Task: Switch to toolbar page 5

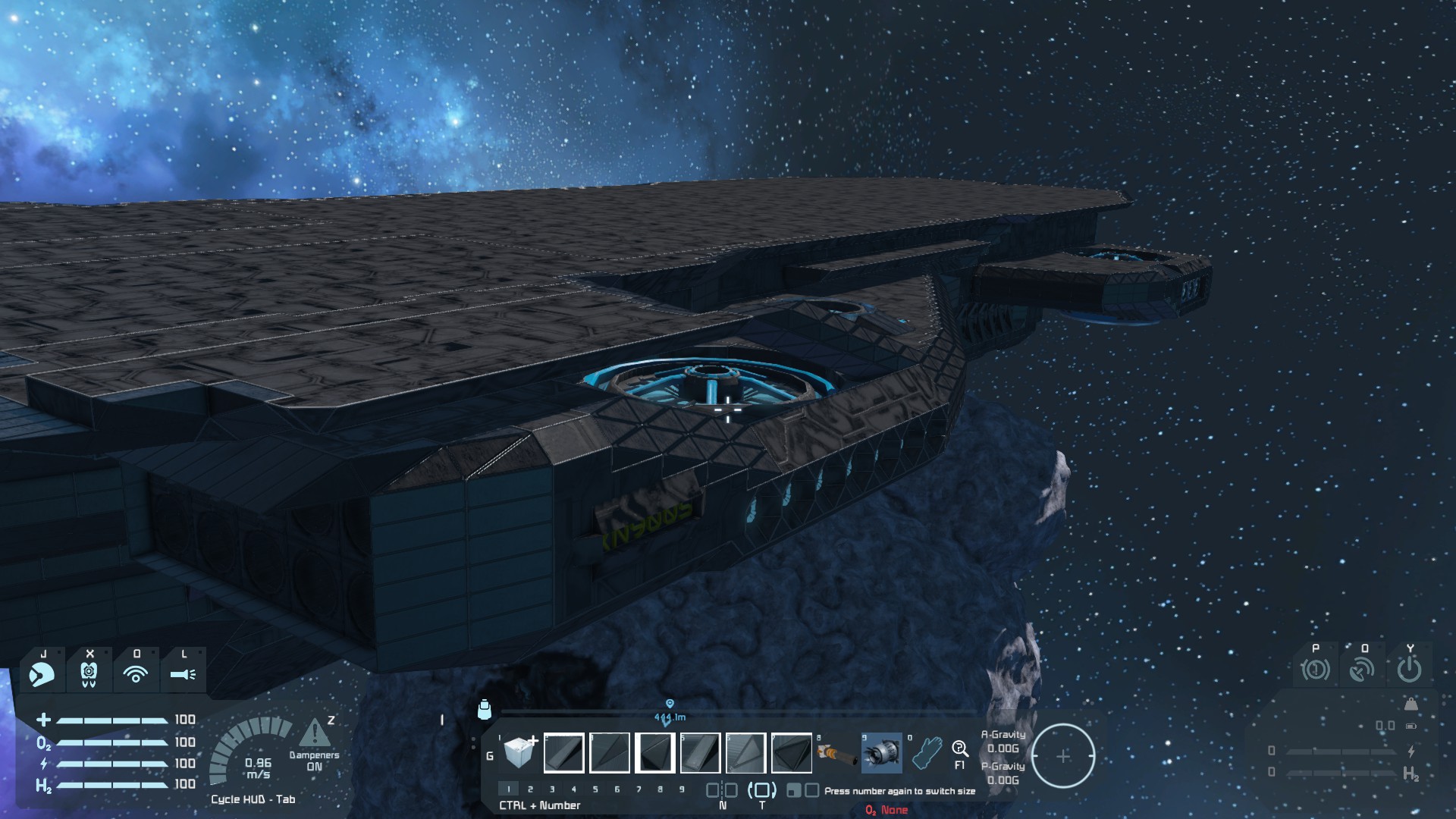Action: 595,789
